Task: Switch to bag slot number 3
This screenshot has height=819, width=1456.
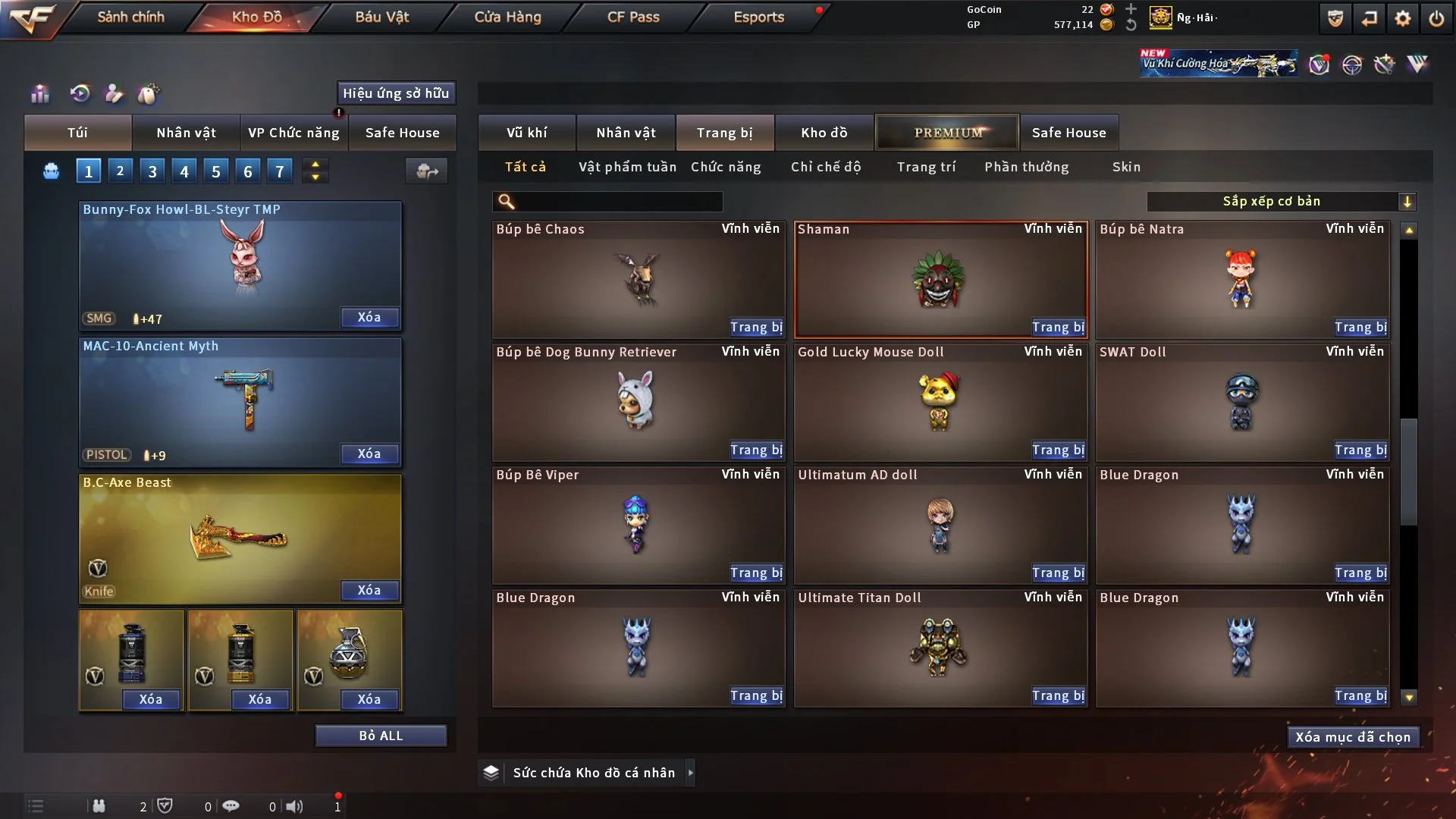Action: pyautogui.click(x=152, y=171)
